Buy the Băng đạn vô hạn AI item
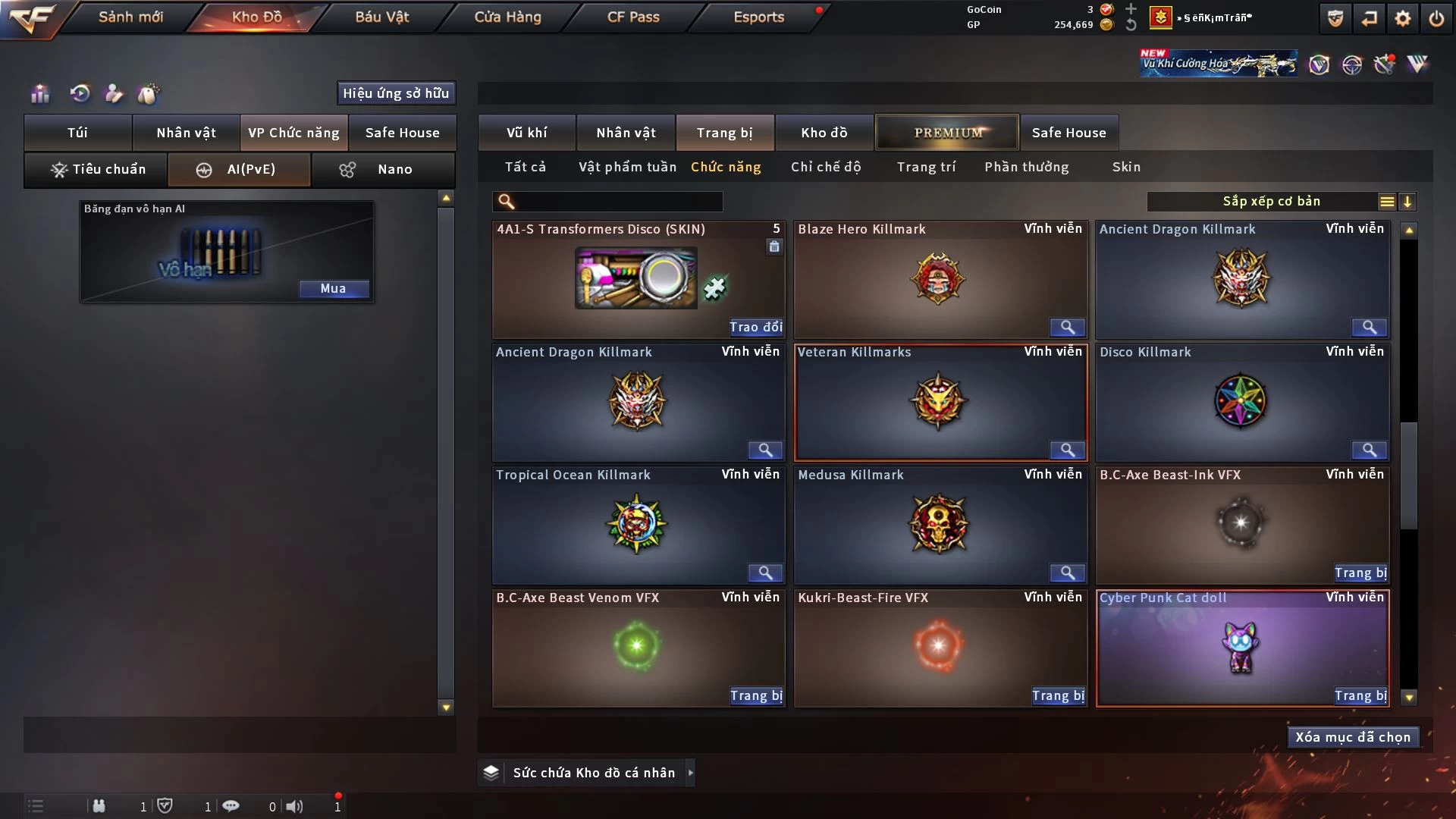 [x=333, y=288]
